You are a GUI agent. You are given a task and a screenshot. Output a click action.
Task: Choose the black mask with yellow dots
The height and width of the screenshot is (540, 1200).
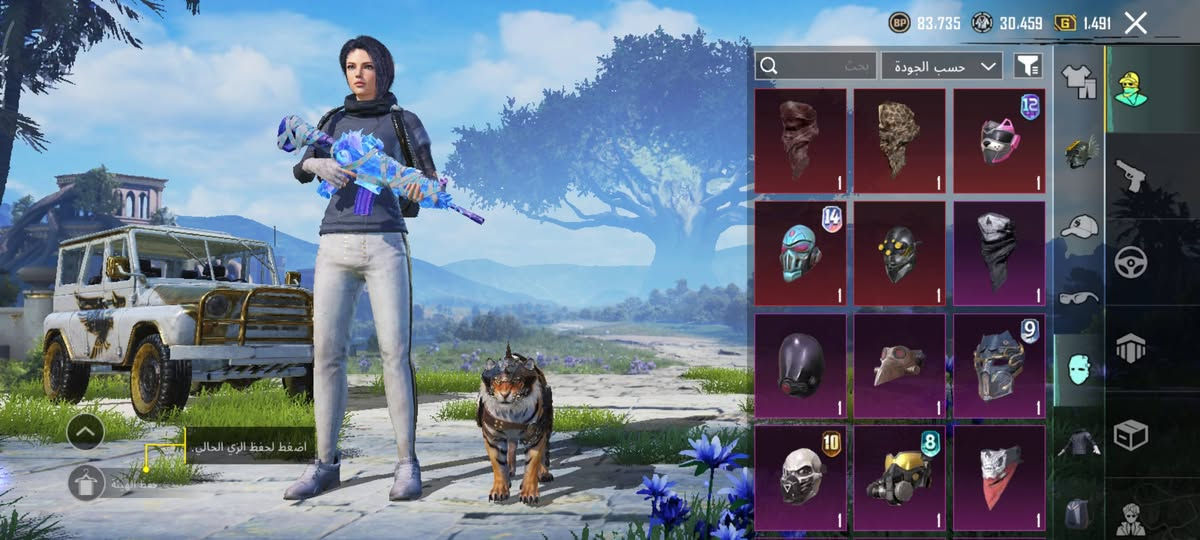899,253
